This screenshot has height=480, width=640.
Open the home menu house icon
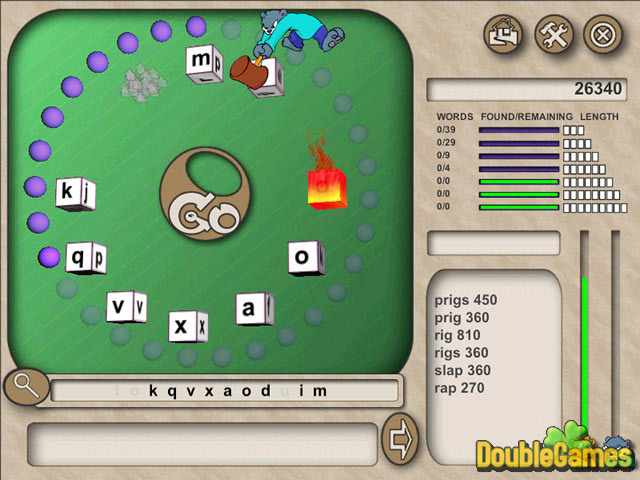[x=504, y=34]
